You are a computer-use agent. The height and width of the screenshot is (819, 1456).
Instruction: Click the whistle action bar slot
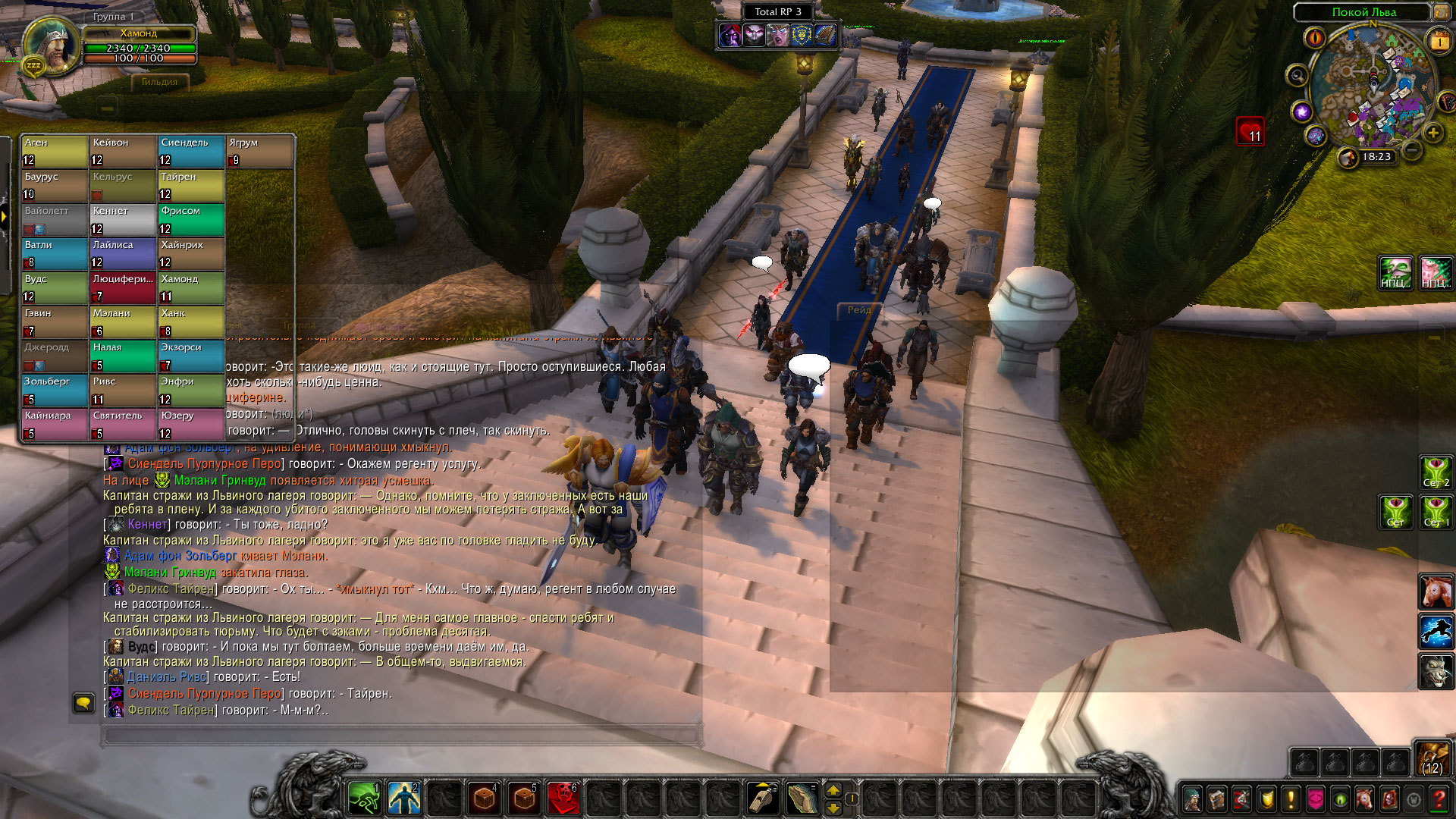pos(761,798)
